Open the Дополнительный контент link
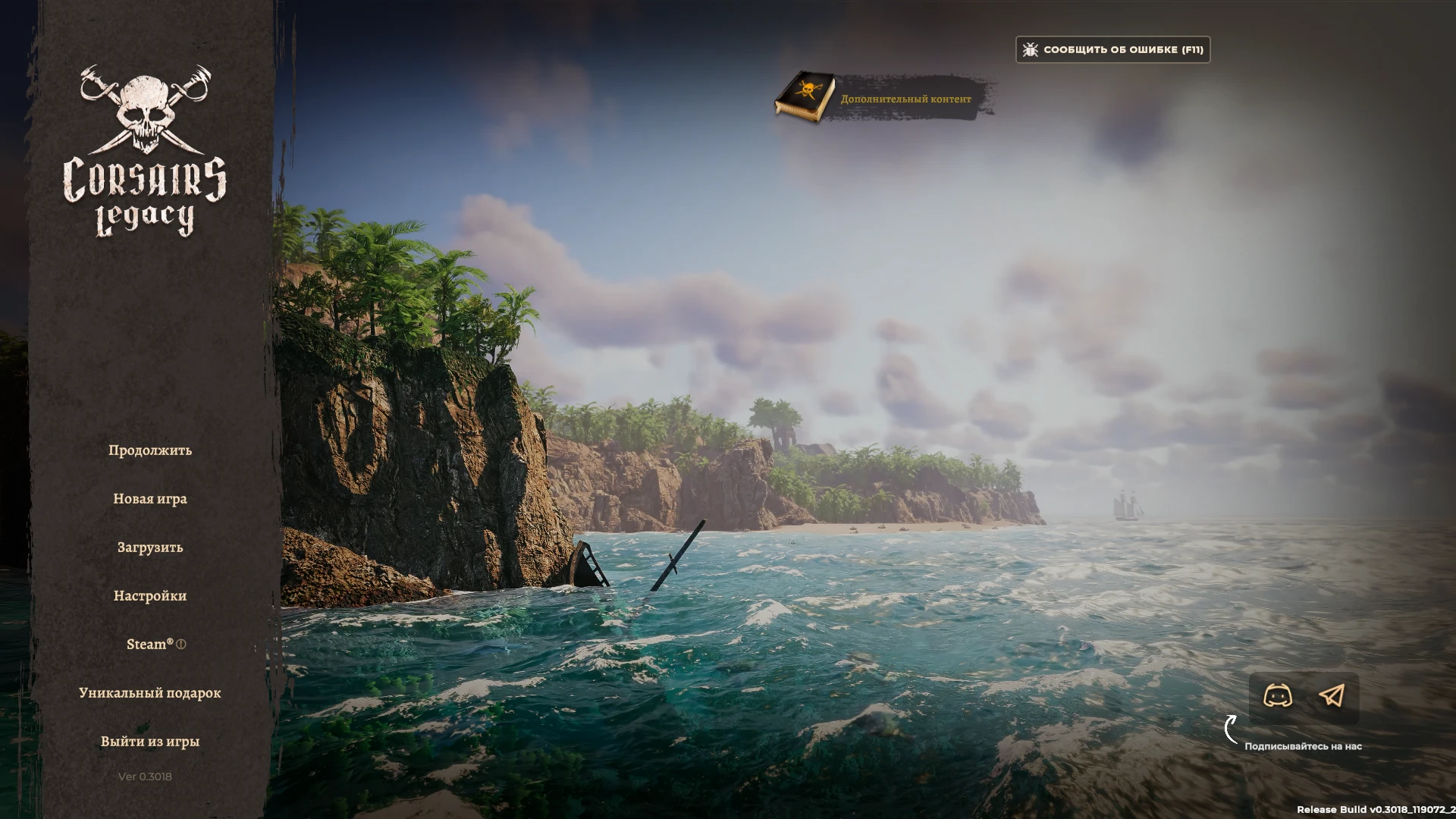Viewport: 1456px width, 819px height. (905, 99)
